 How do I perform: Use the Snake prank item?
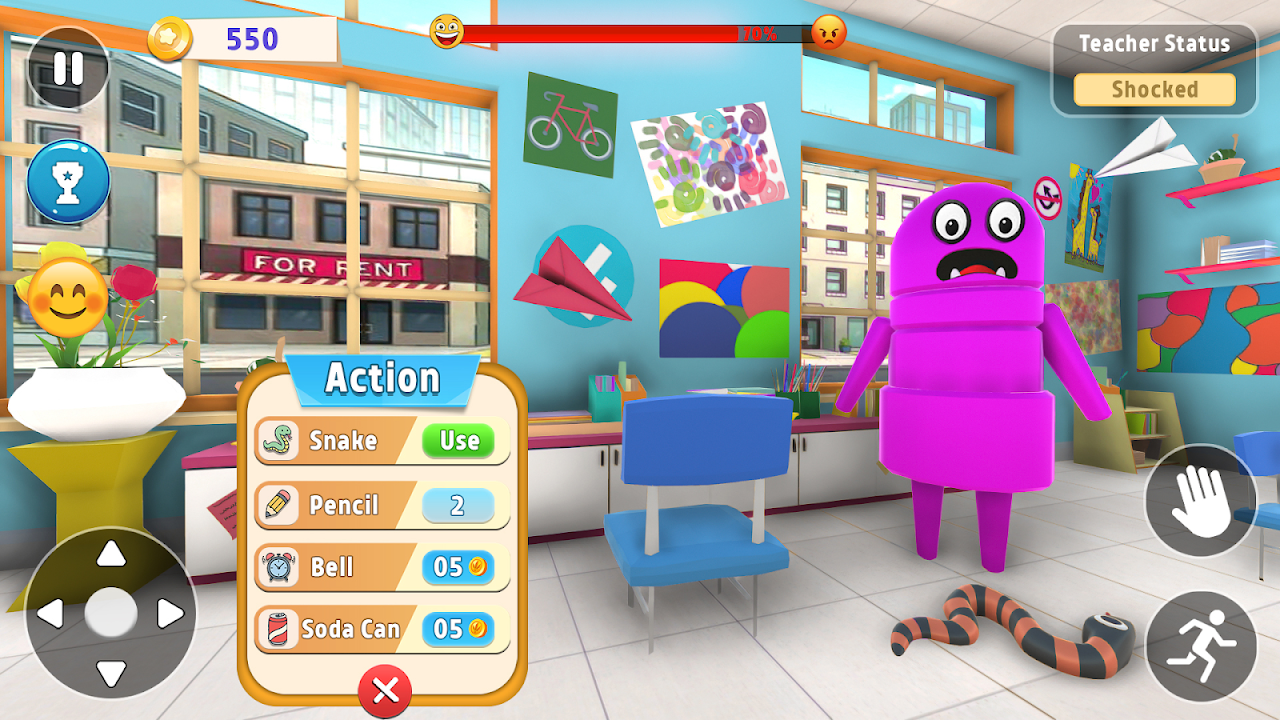click(458, 441)
